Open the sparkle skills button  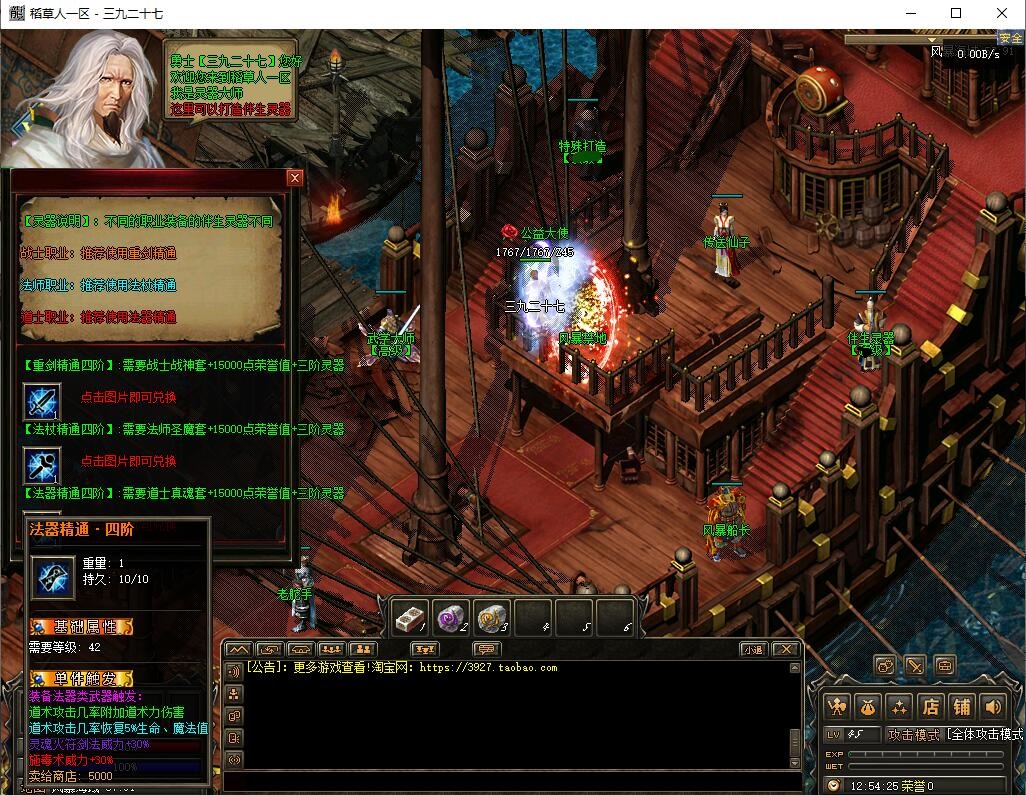(899, 706)
